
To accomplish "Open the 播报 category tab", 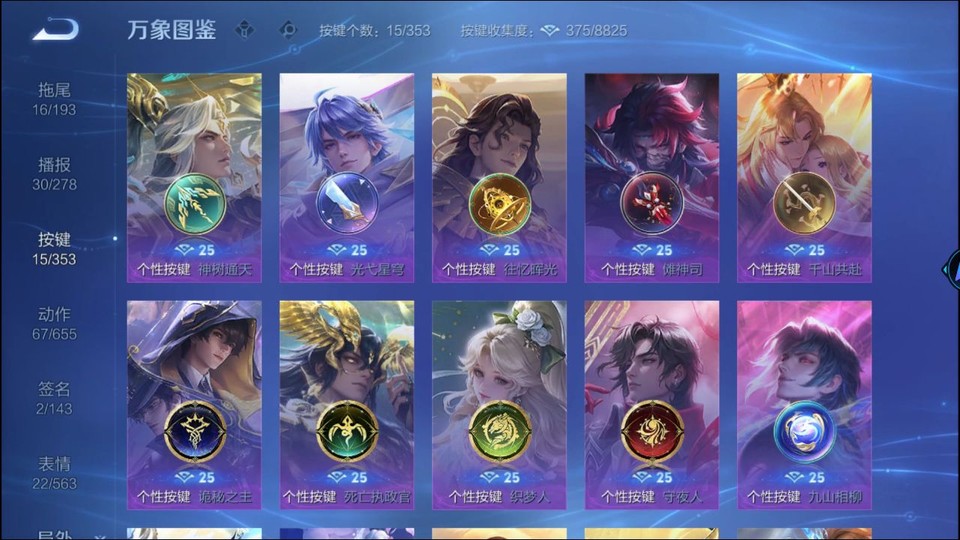I will coord(54,173).
